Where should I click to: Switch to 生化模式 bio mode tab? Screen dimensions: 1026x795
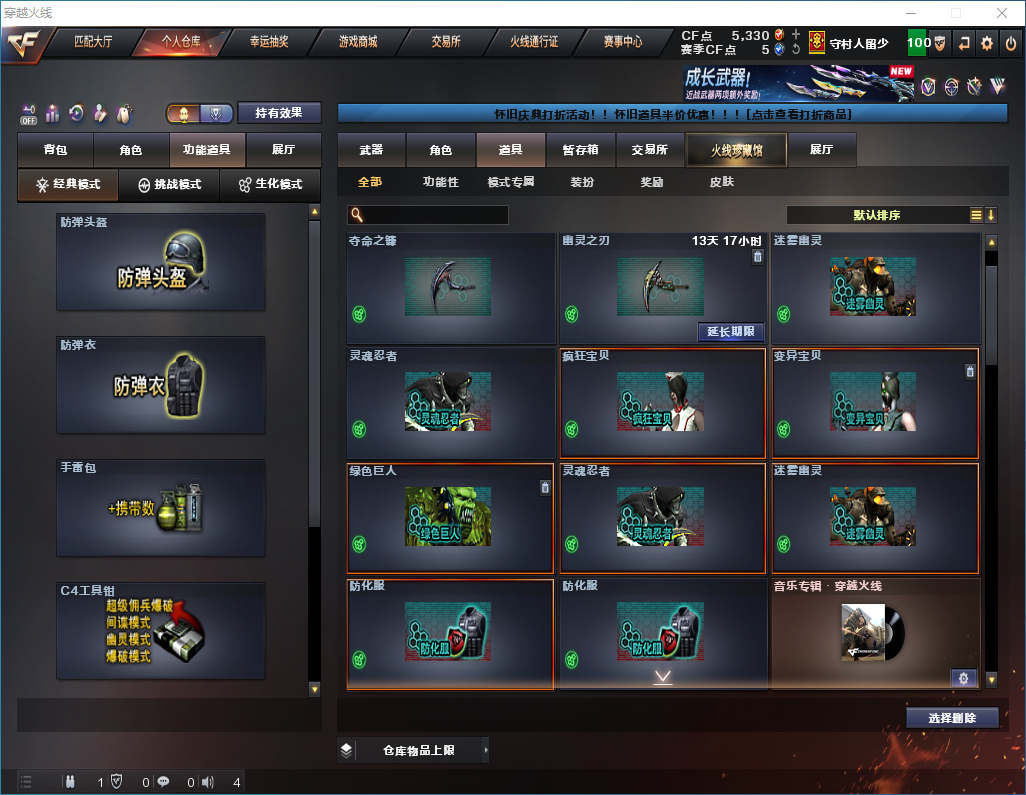[x=270, y=185]
